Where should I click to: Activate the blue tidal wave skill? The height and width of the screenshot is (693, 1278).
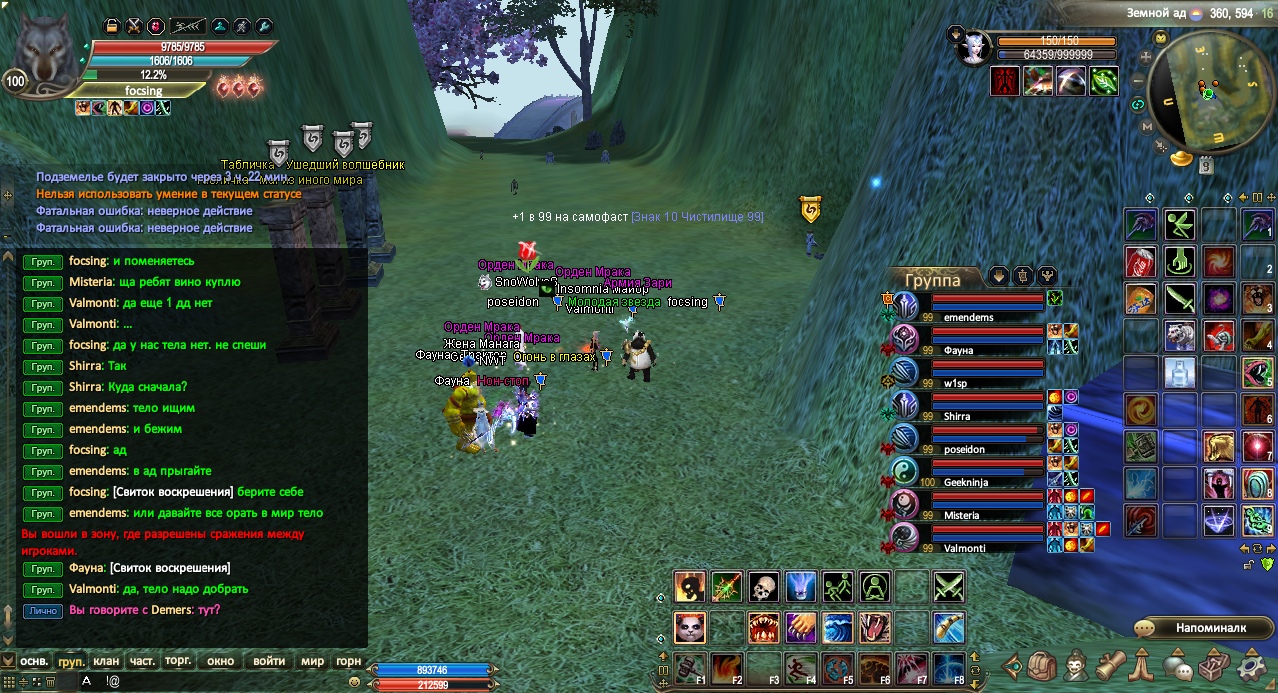tap(838, 628)
